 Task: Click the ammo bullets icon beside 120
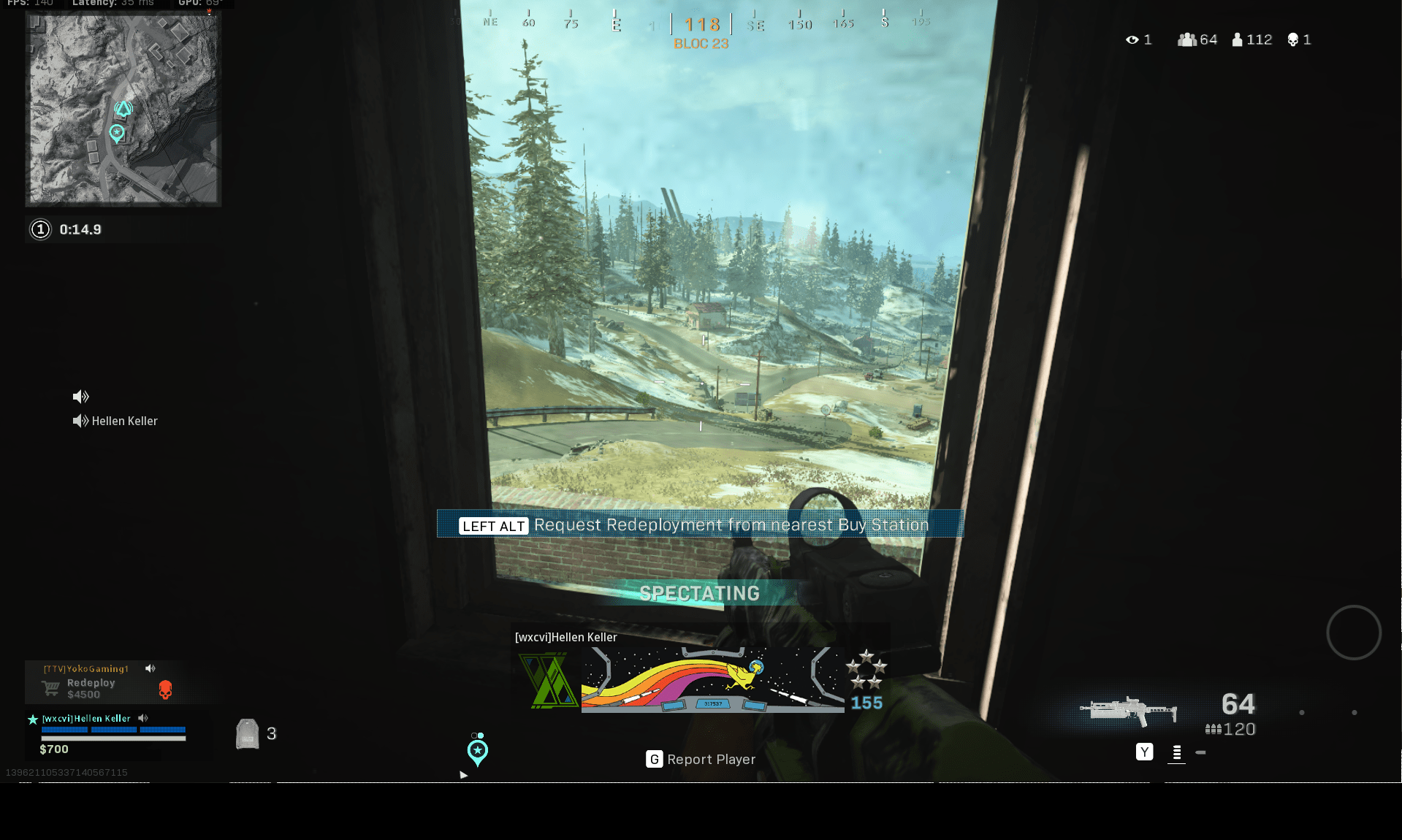pos(1213,729)
